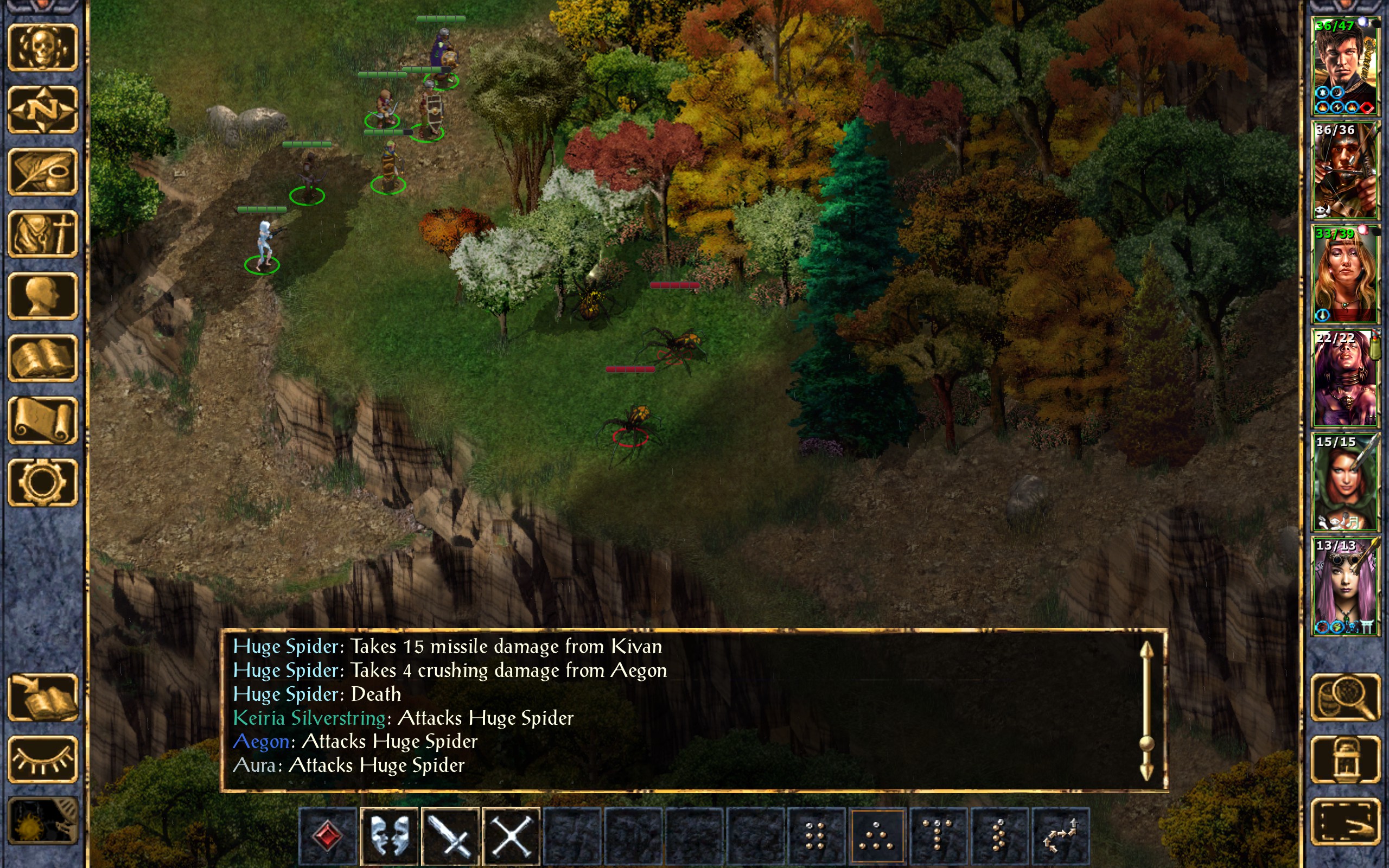Click the magnifying glass button

click(x=1345, y=698)
